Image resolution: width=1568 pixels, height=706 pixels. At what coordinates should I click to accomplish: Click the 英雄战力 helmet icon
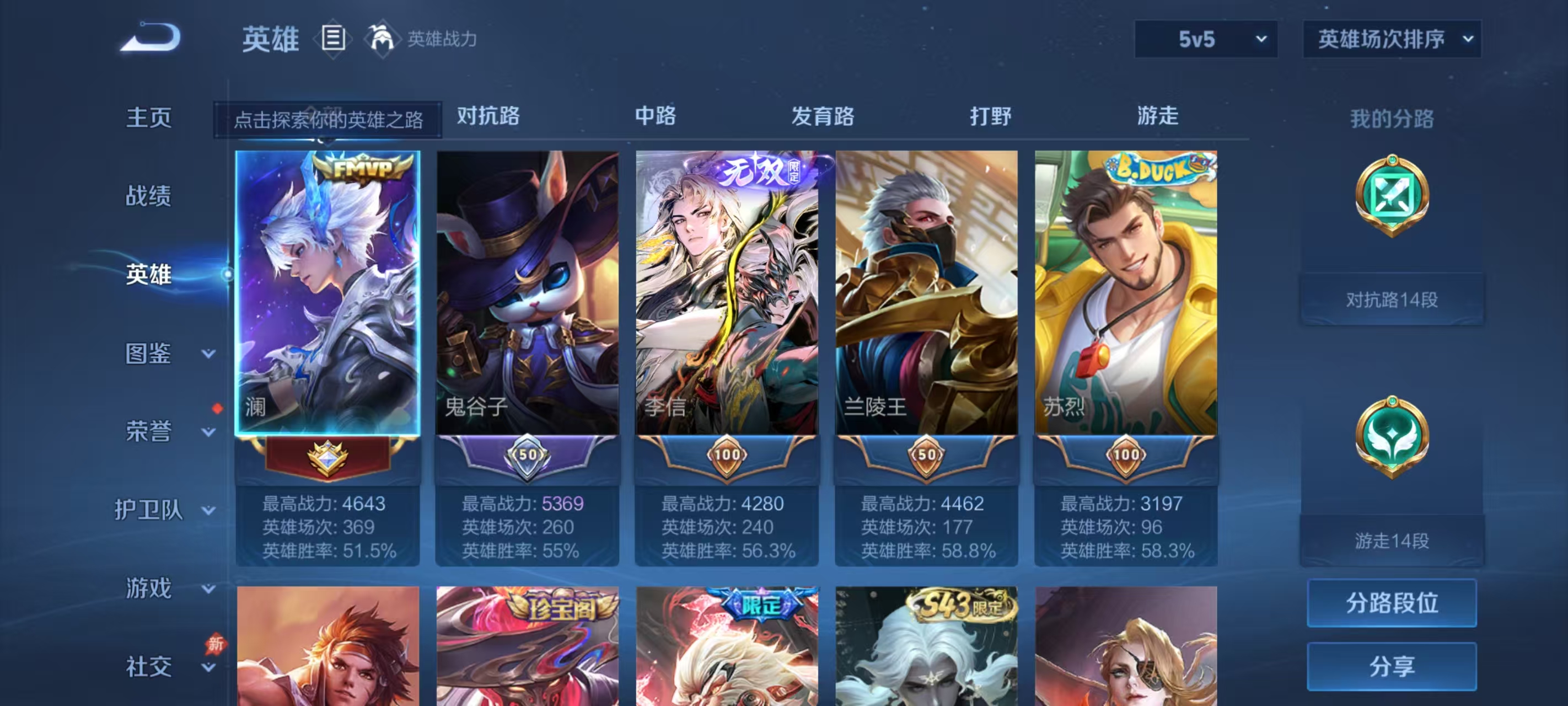tap(382, 39)
